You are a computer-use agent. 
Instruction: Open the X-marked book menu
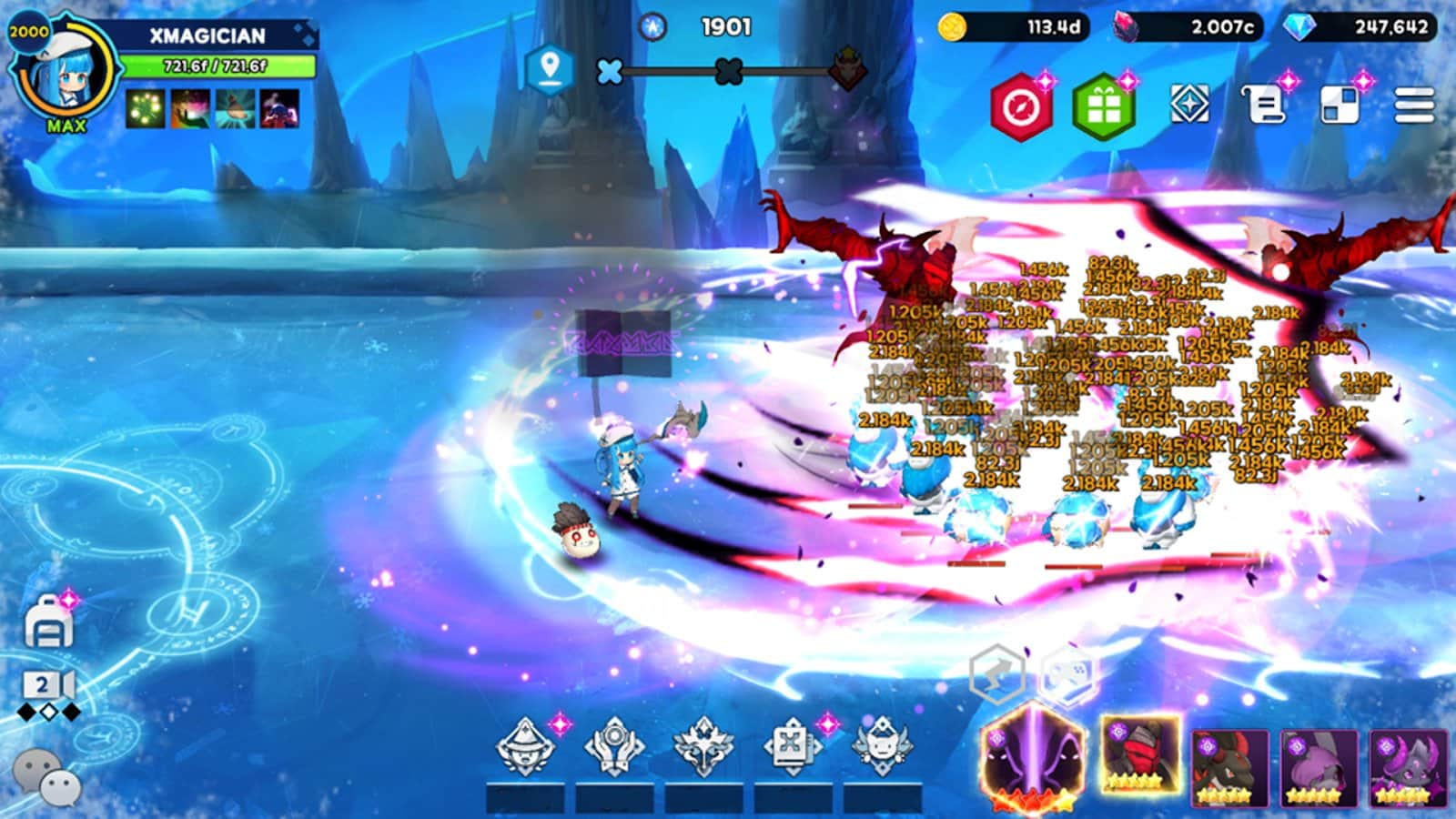click(x=792, y=747)
